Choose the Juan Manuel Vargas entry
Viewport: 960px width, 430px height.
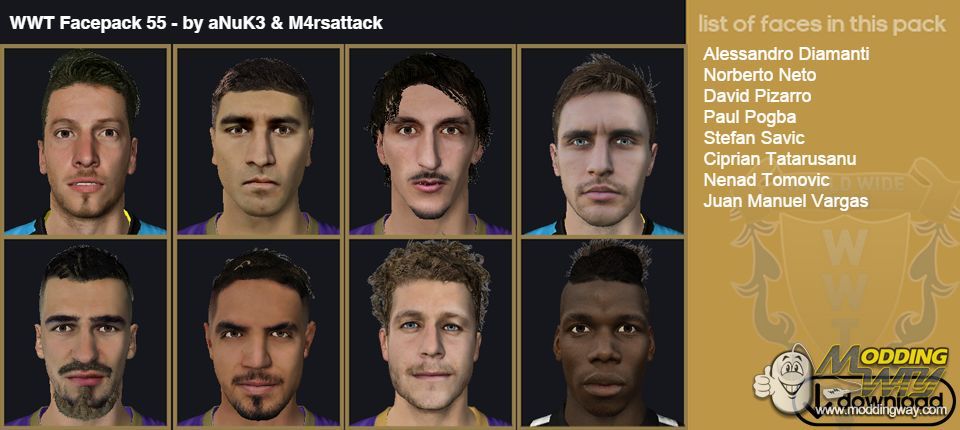coord(785,201)
